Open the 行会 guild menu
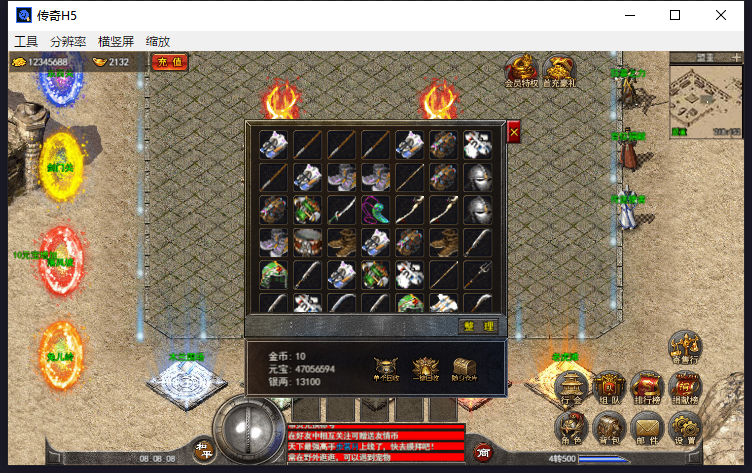 click(x=572, y=388)
